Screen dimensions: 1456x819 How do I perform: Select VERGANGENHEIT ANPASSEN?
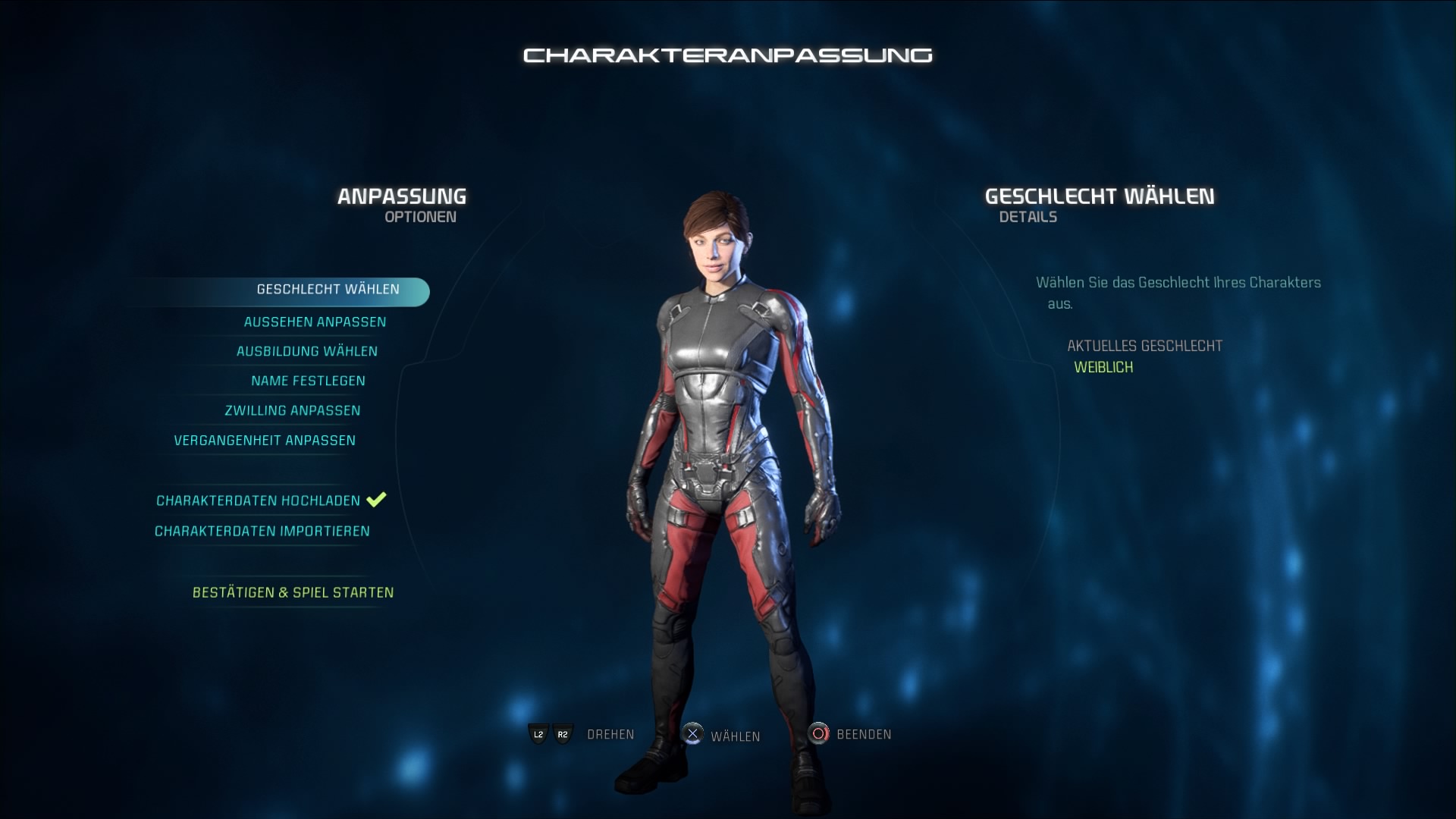click(x=265, y=440)
